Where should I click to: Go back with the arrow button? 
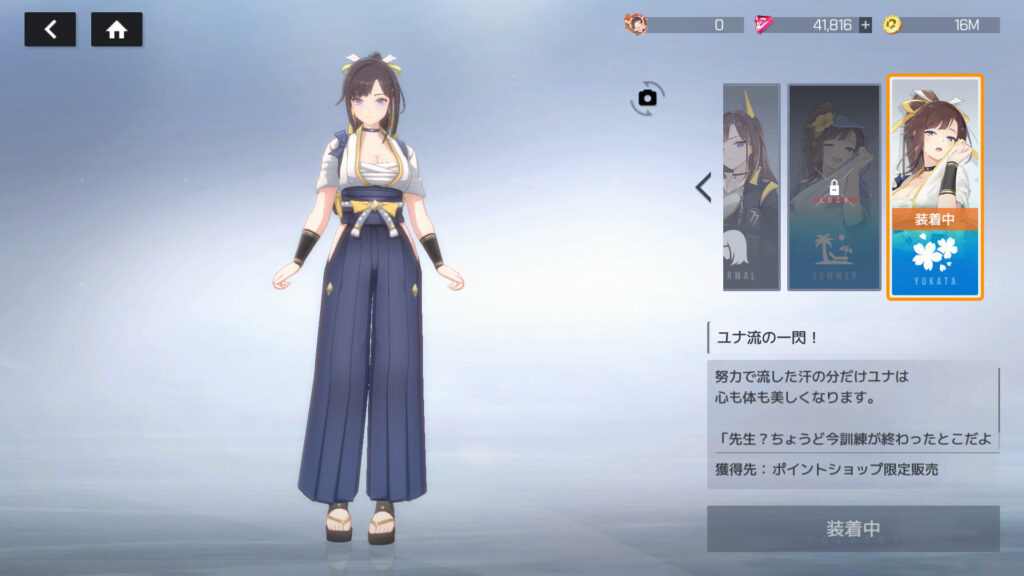coord(49,30)
